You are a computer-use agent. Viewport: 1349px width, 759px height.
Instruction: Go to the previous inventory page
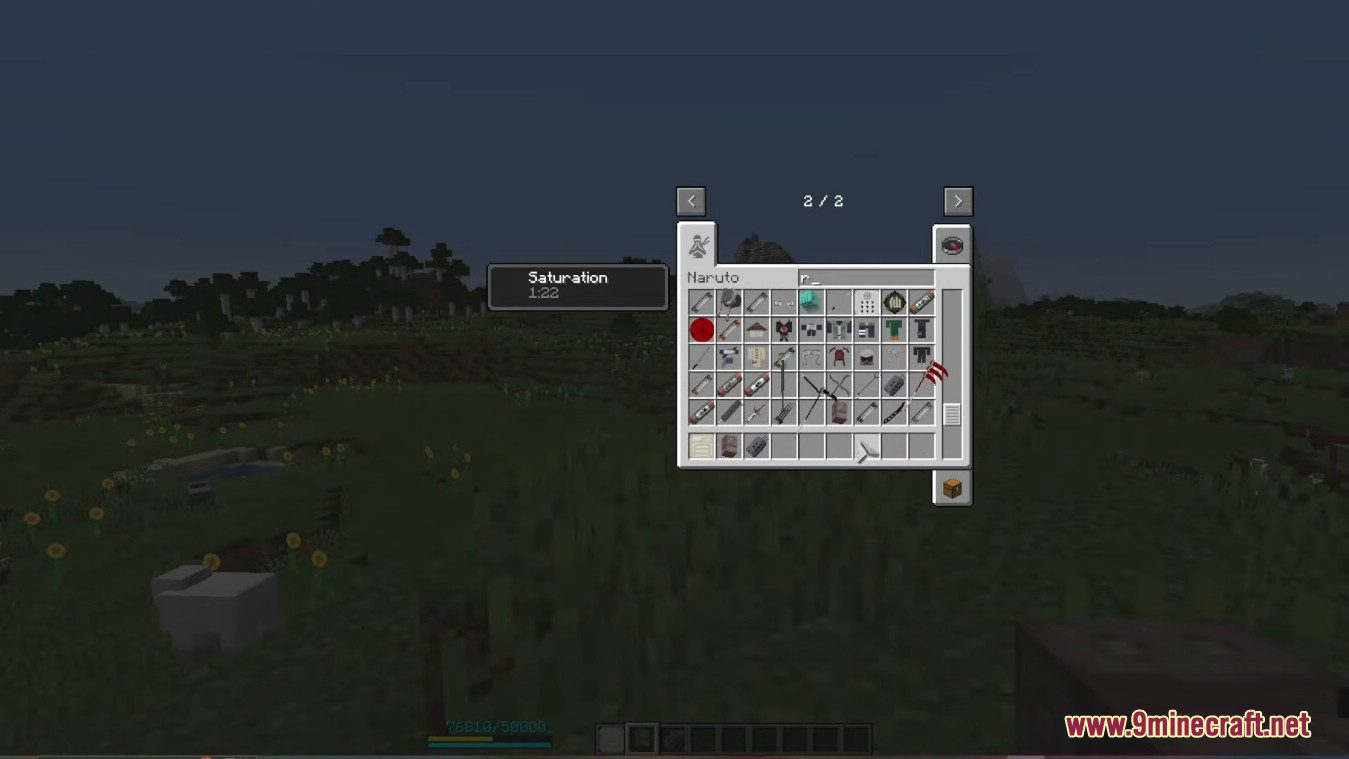[691, 201]
